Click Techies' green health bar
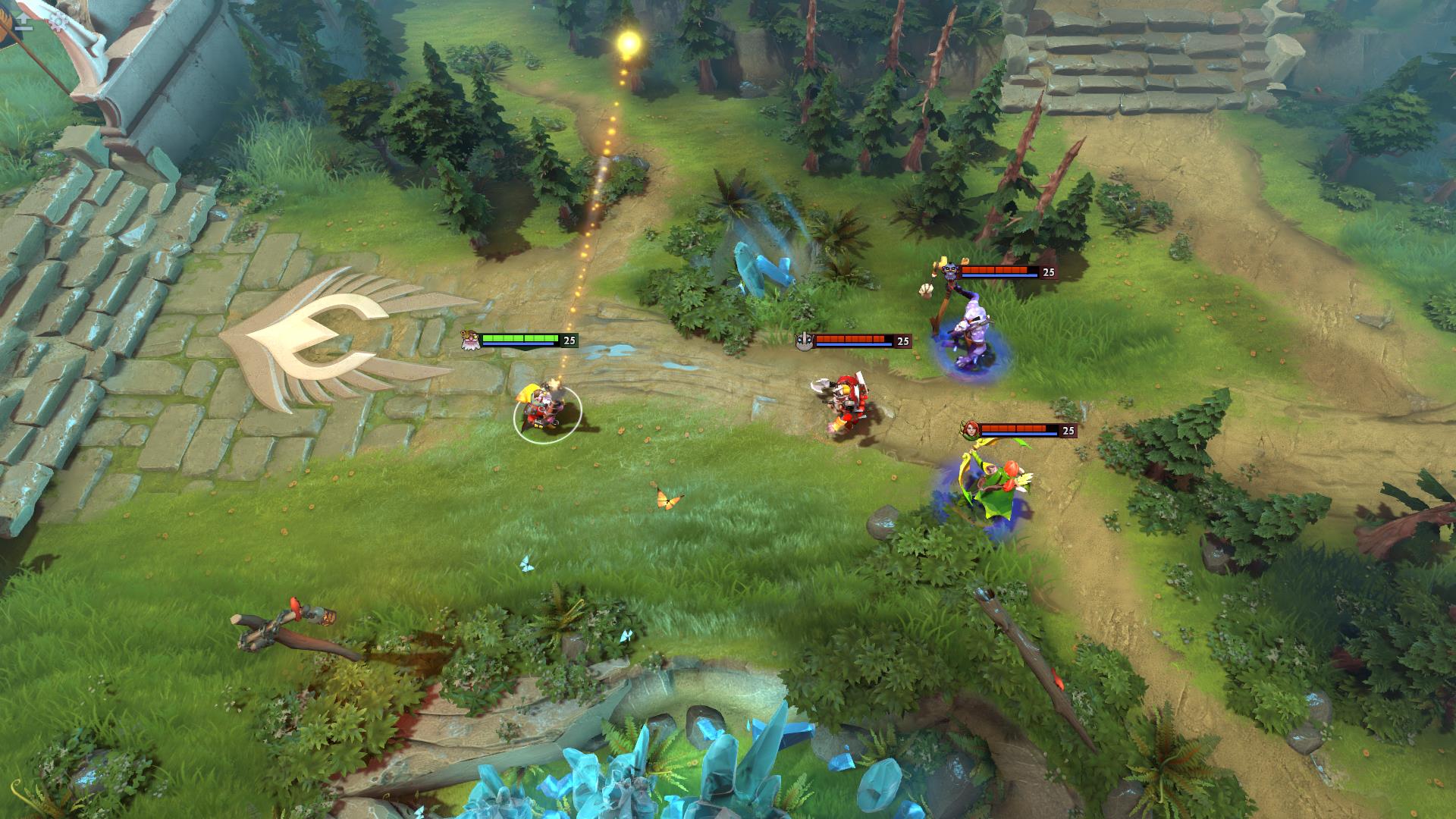This screenshot has height=819, width=1456. pyautogui.click(x=520, y=339)
